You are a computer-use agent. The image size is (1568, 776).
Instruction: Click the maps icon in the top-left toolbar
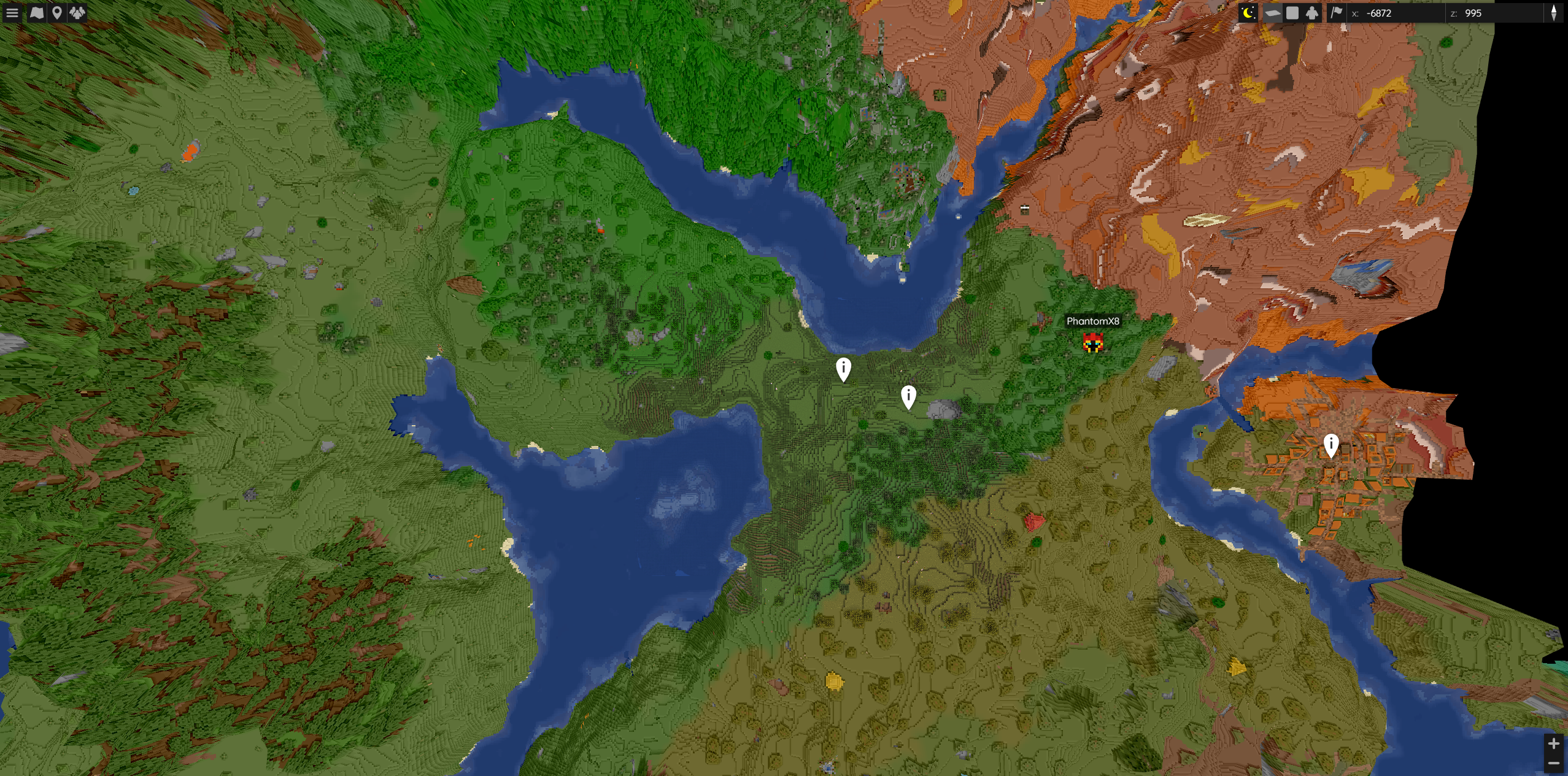[x=37, y=12]
